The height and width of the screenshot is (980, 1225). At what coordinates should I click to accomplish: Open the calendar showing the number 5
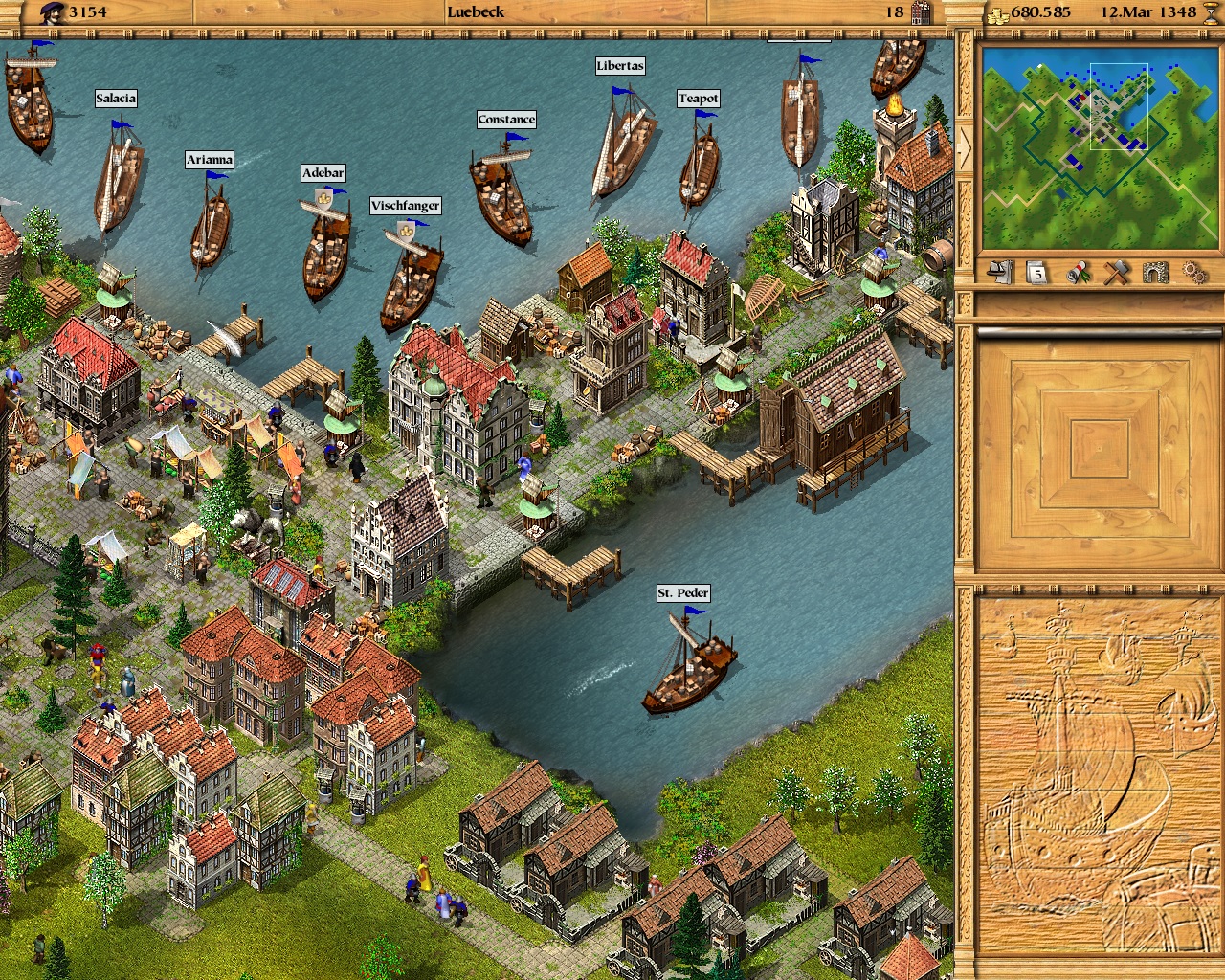[x=1036, y=273]
